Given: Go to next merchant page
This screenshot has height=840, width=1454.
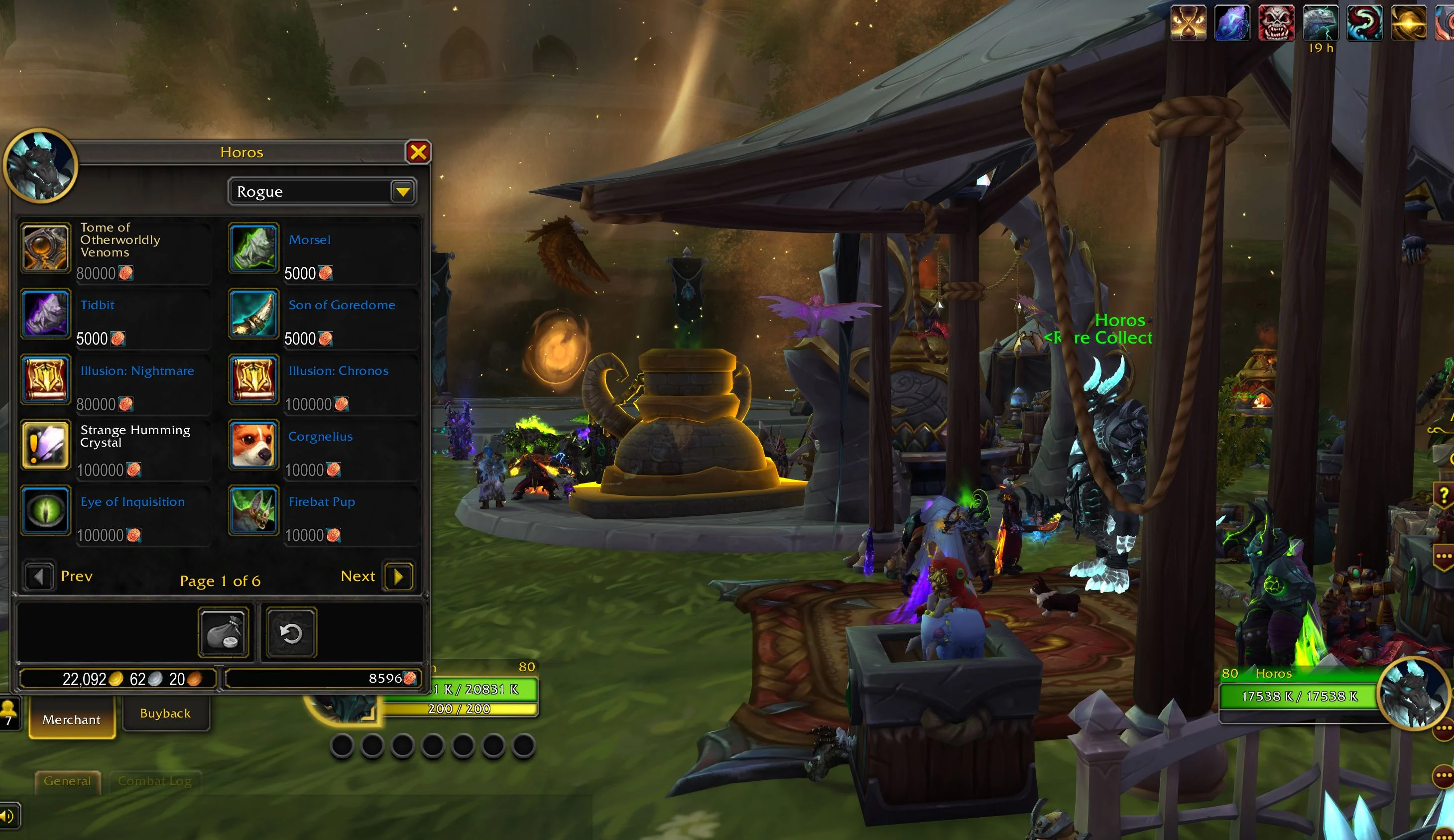Looking at the screenshot, I should [398, 576].
